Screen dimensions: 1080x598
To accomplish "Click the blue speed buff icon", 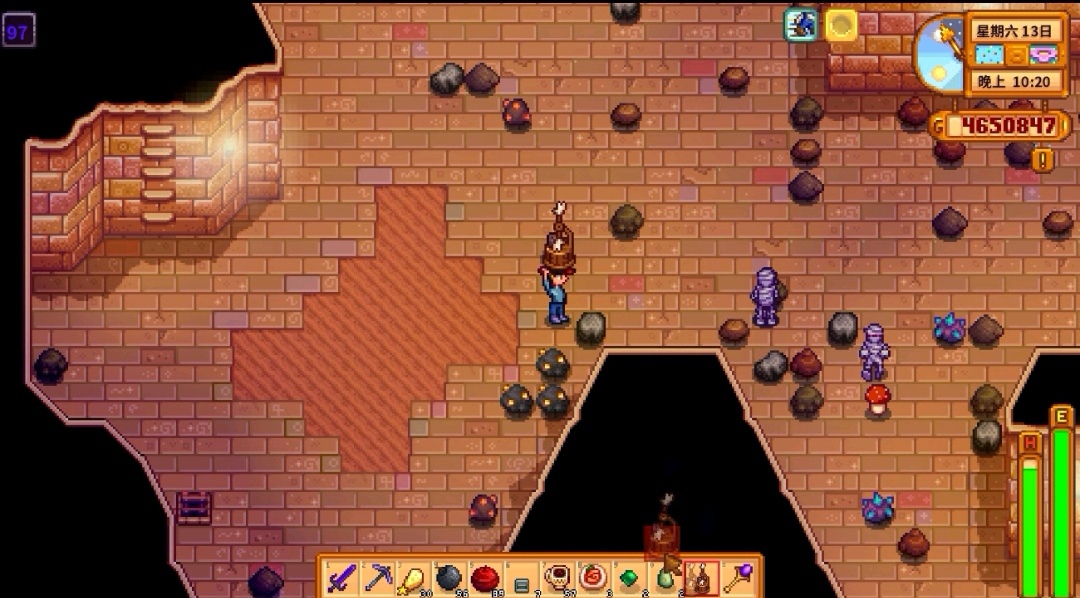I will tap(801, 25).
